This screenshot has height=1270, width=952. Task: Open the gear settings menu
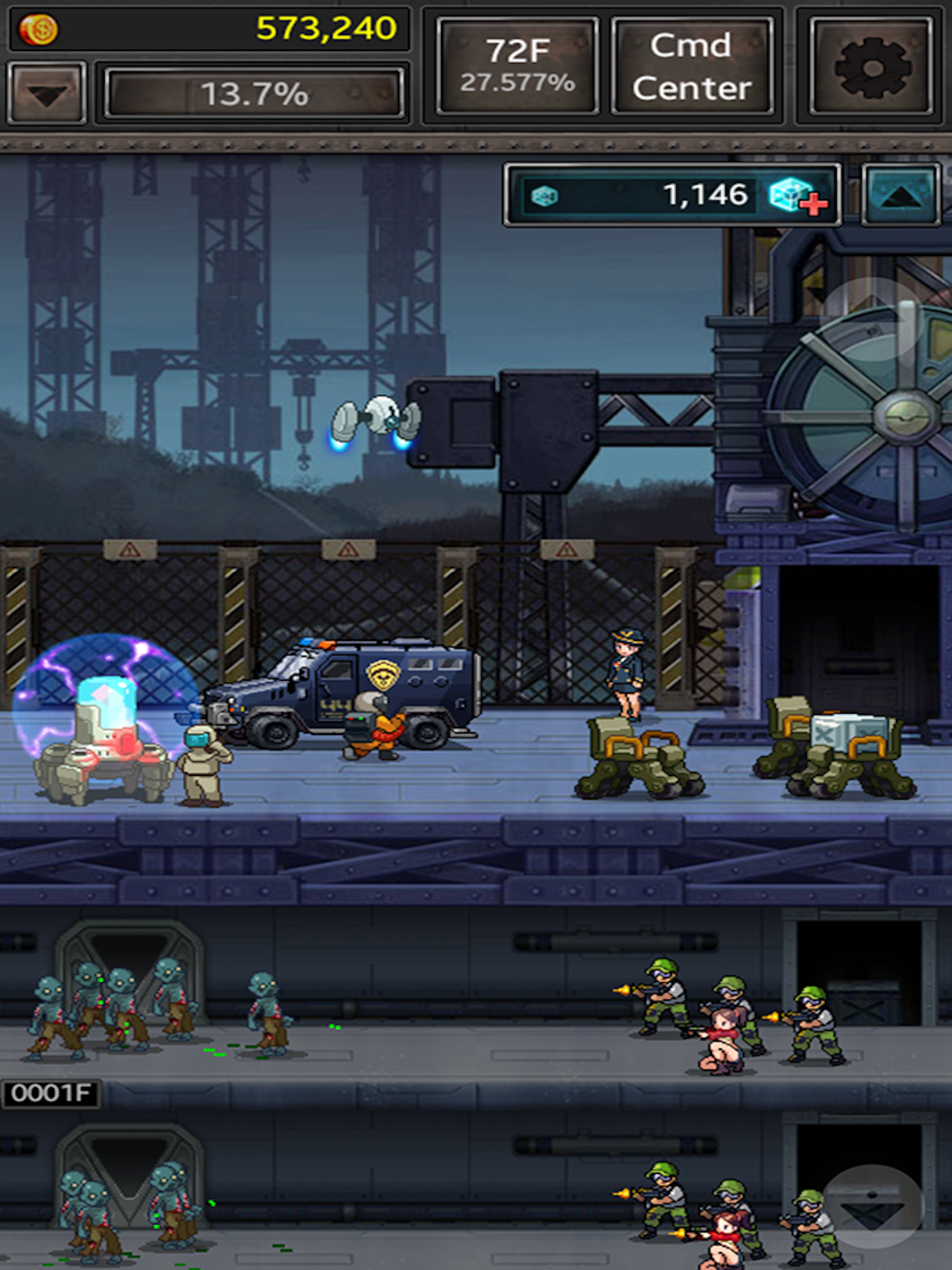coord(871,66)
